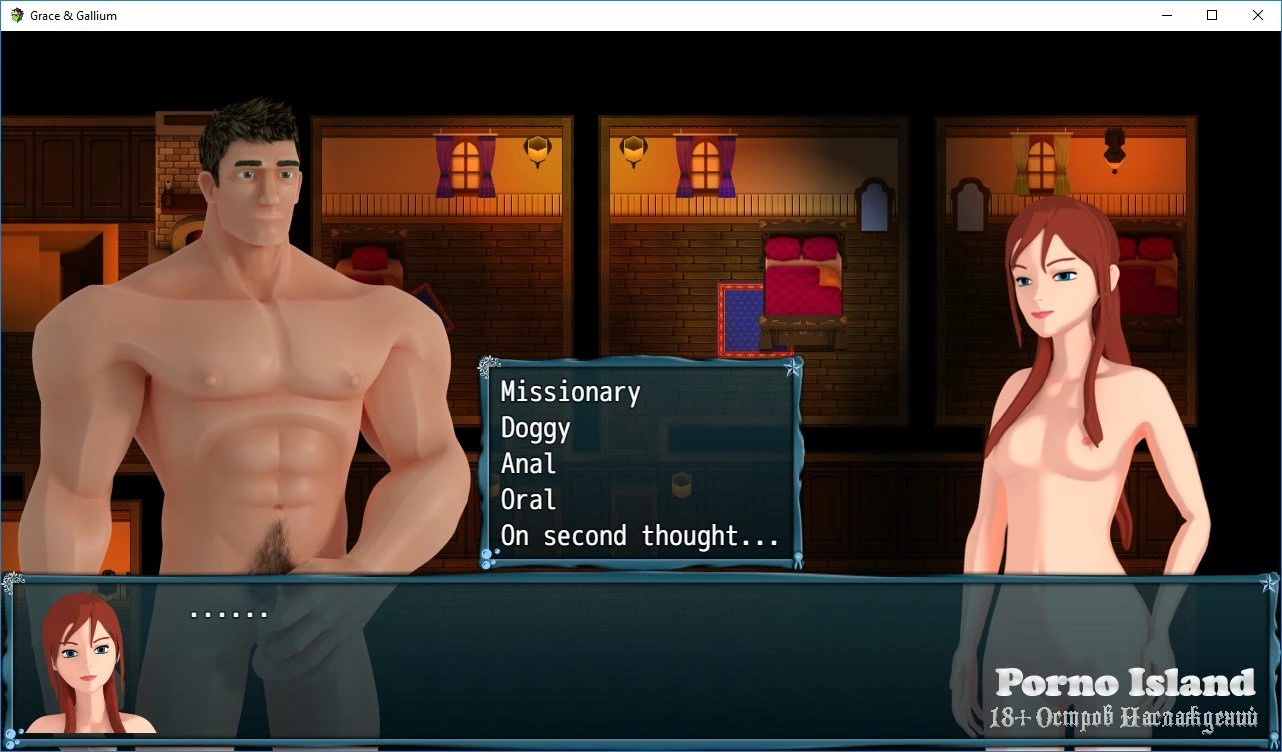Back out with On second thought...
Image resolution: width=1282 pixels, height=752 pixels.
tap(639, 536)
